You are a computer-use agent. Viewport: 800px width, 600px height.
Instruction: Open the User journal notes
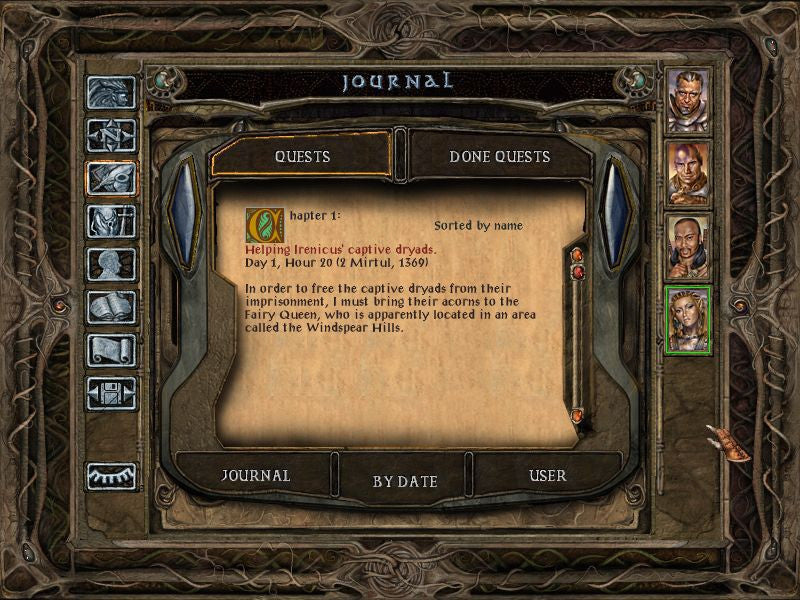point(547,476)
